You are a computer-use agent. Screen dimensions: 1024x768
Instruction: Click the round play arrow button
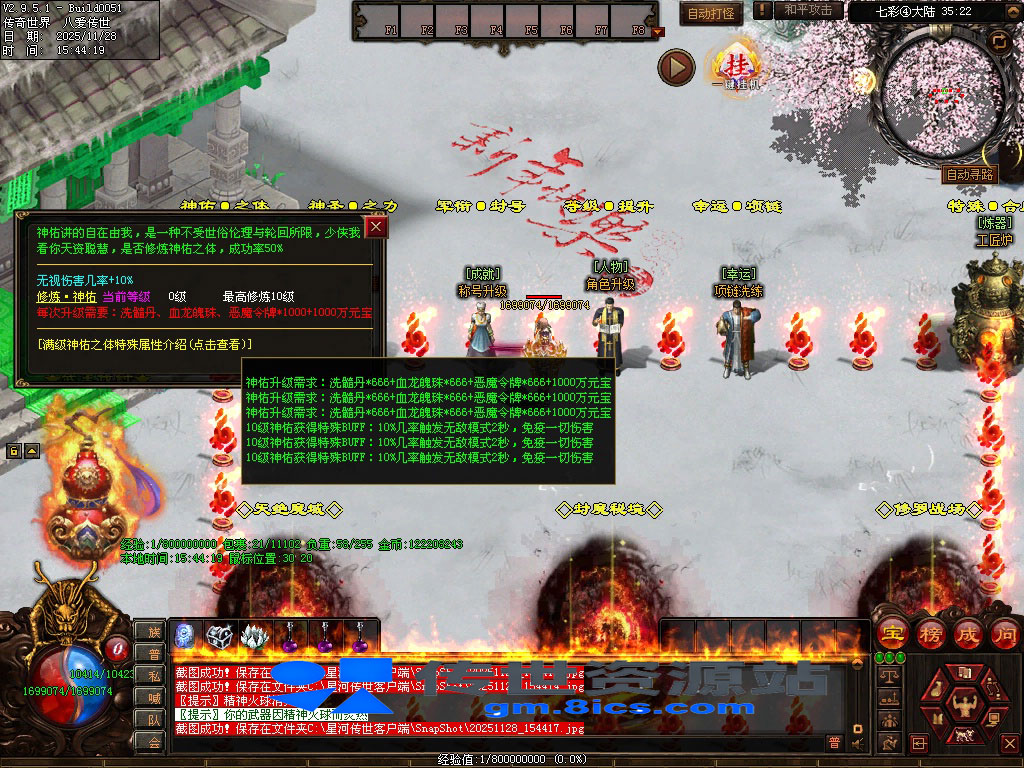(676, 68)
